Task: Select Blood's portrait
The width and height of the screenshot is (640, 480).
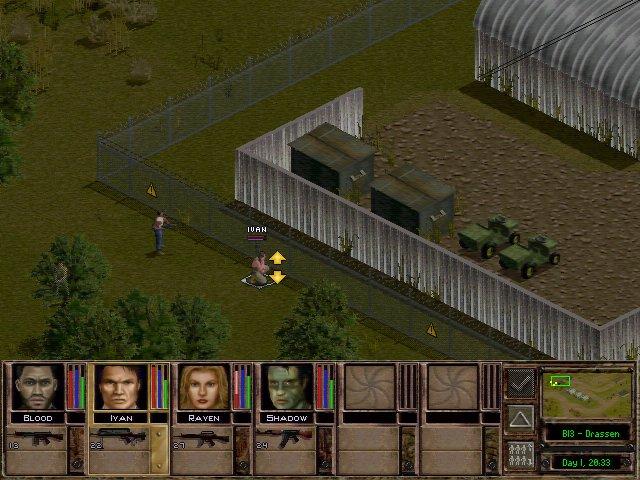Action: [x=38, y=387]
